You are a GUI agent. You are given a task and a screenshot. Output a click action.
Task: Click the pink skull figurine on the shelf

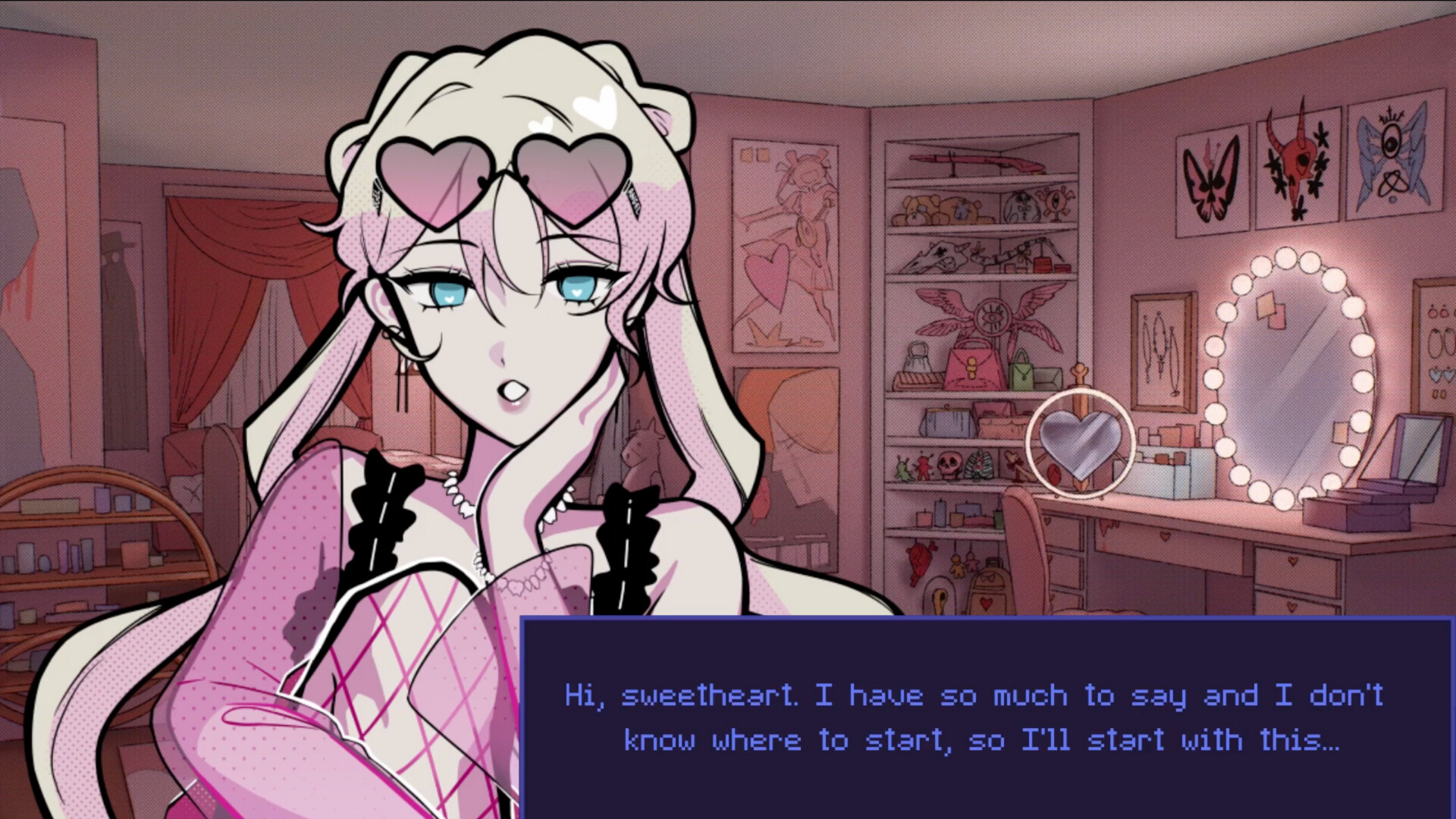[x=950, y=465]
